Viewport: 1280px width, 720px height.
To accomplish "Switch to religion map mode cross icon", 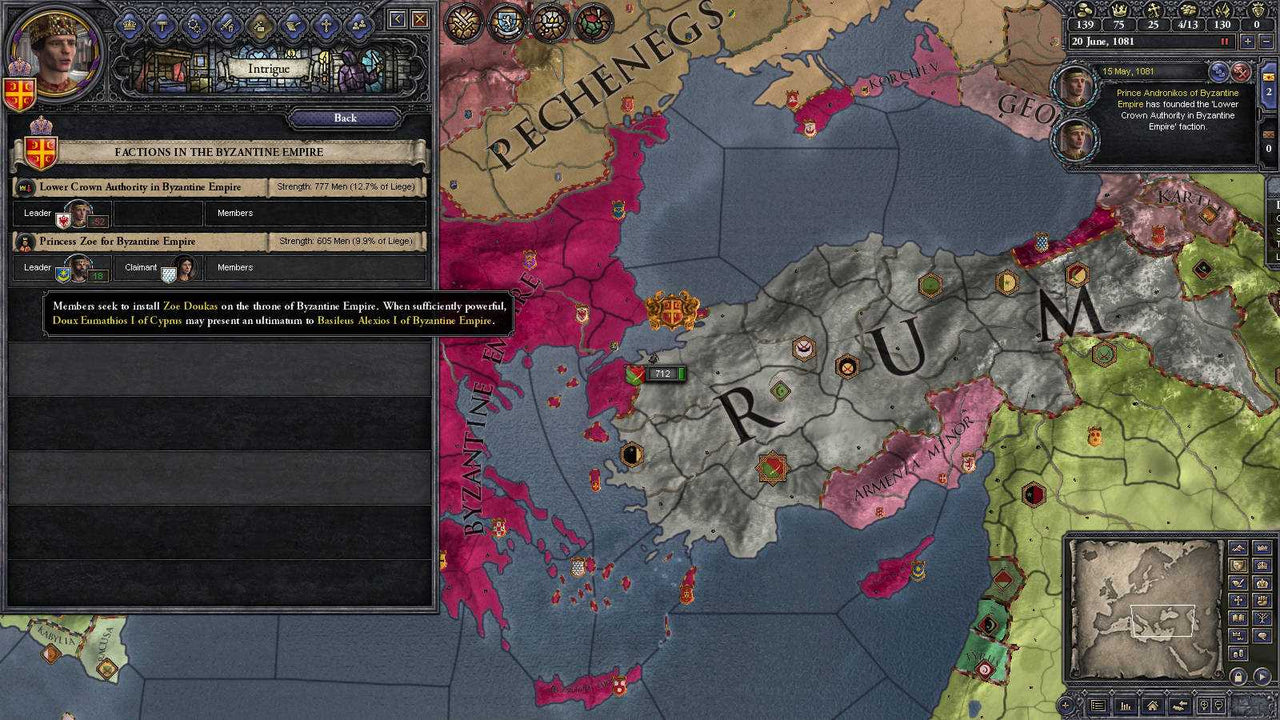I will click(1238, 600).
